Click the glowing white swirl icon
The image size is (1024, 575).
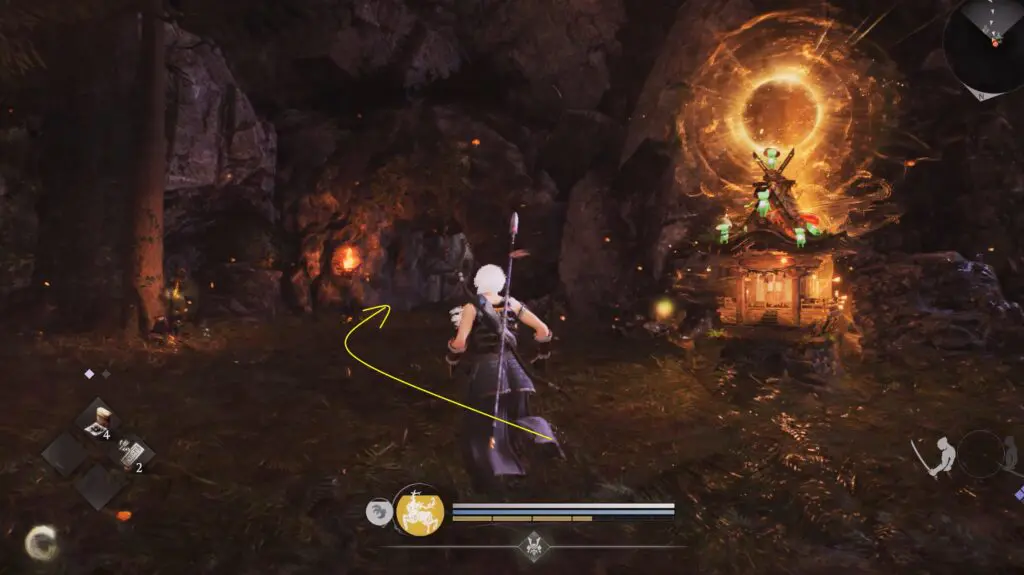pyautogui.click(x=40, y=542)
